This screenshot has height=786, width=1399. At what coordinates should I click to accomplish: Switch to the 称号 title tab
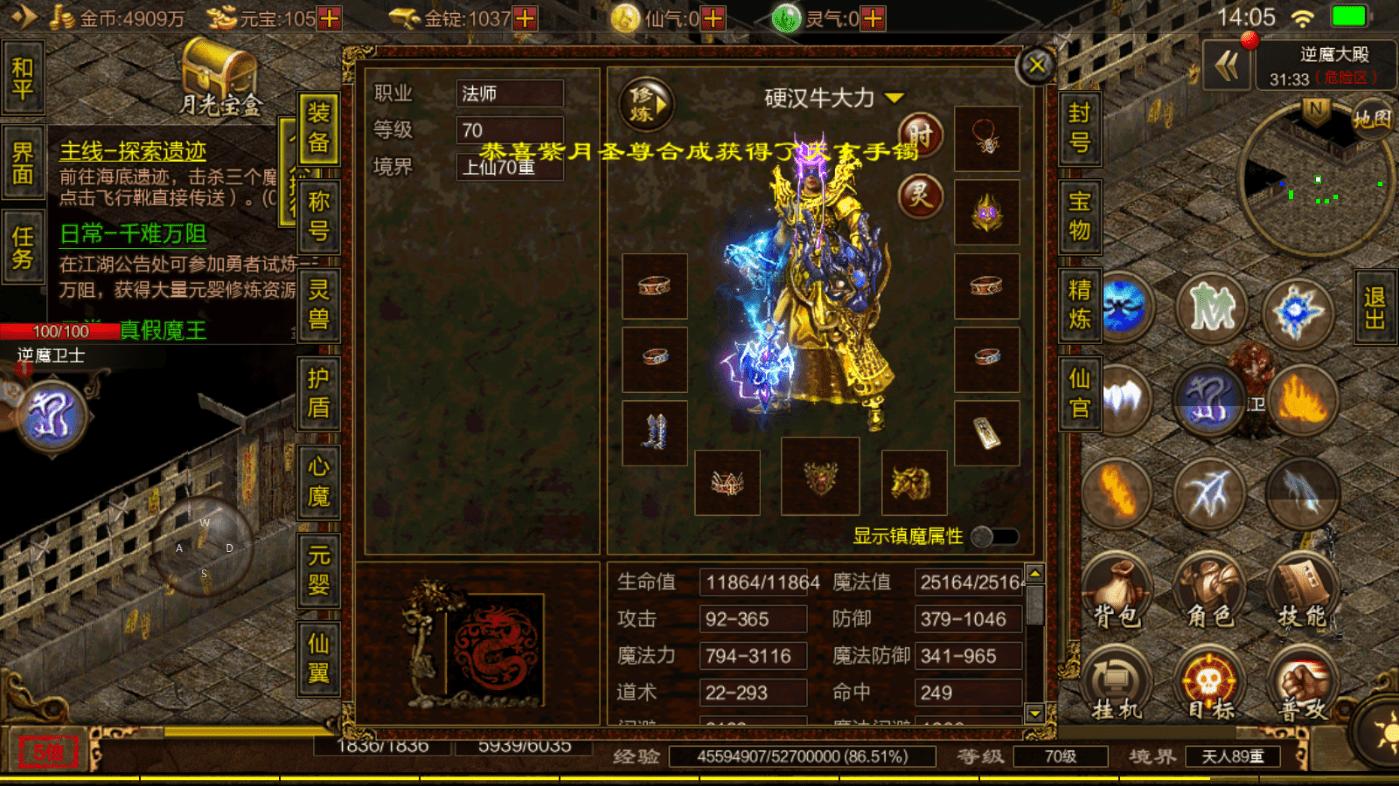click(x=317, y=214)
